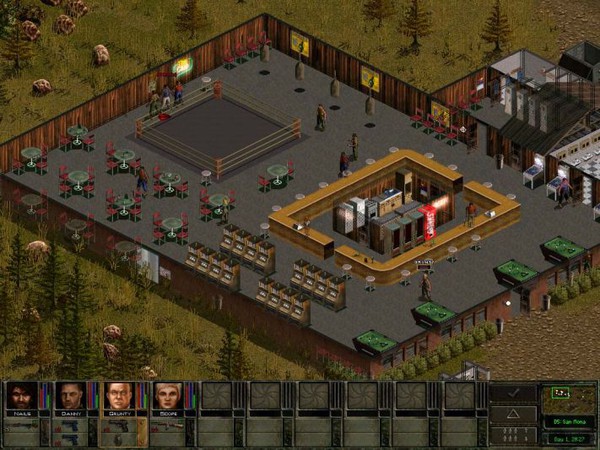Select Scope's mercenary portrait
This screenshot has width=600, height=450.
[166, 396]
